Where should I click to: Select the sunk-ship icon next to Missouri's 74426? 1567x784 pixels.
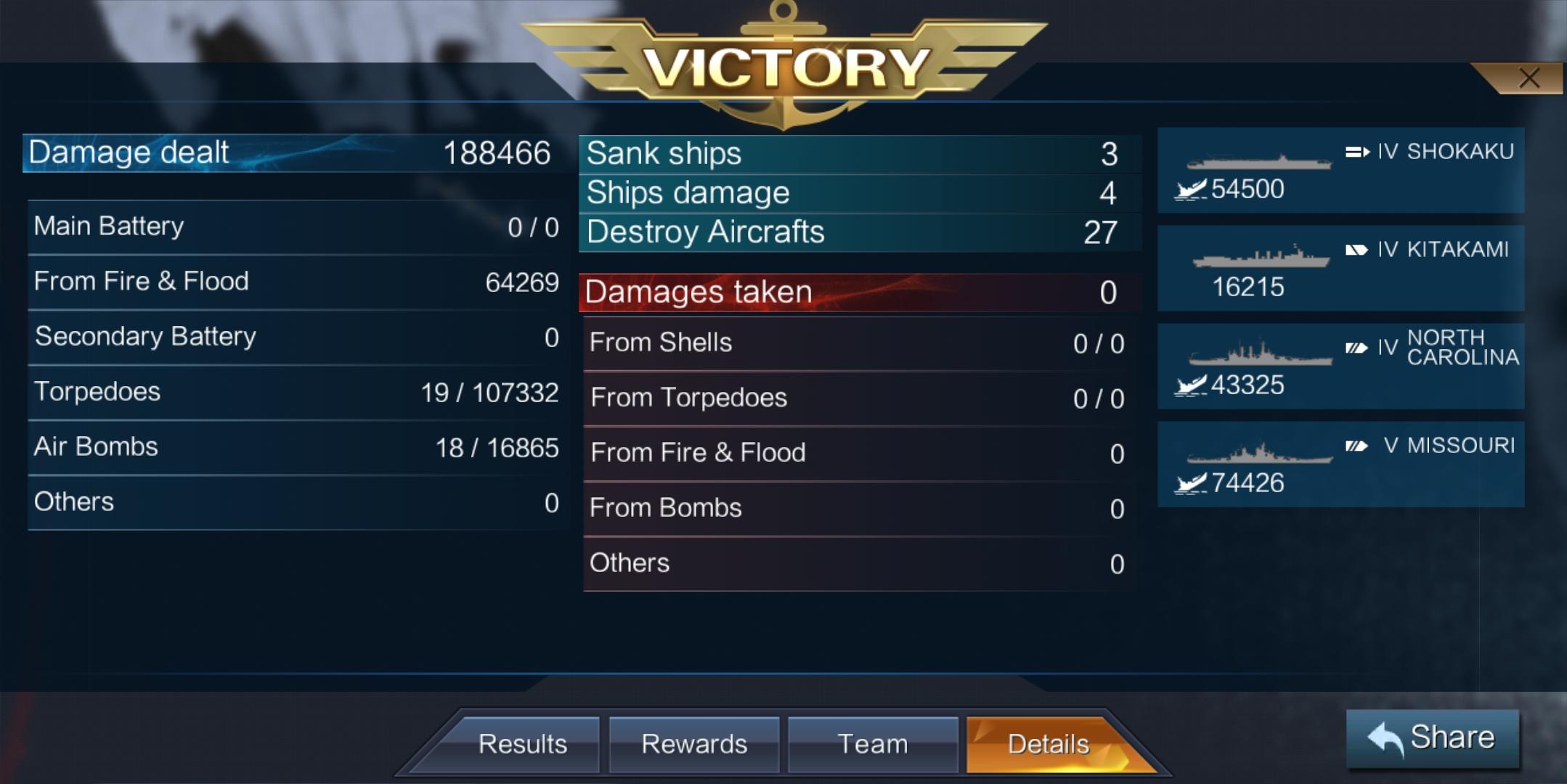[x=1189, y=483]
